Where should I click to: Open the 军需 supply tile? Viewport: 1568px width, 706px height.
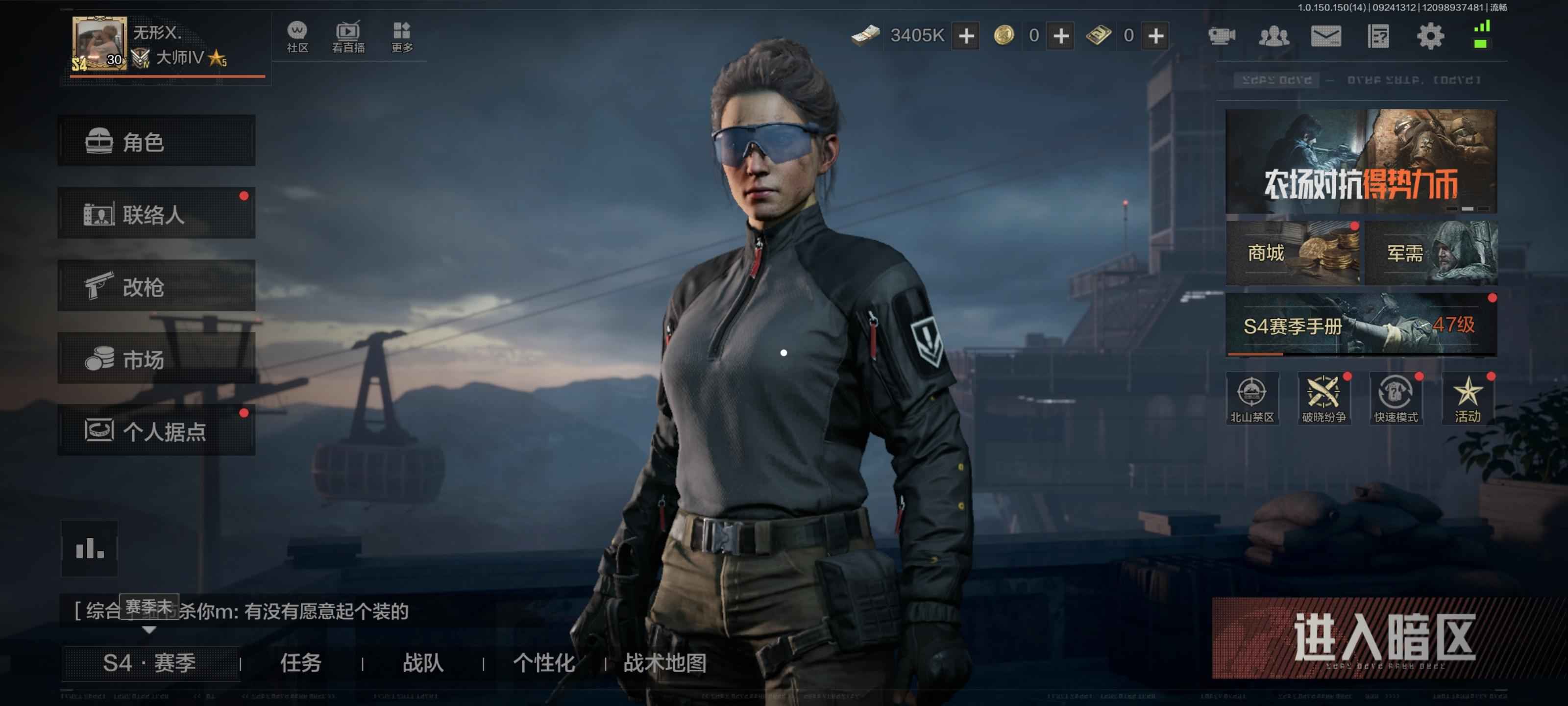coord(1430,253)
